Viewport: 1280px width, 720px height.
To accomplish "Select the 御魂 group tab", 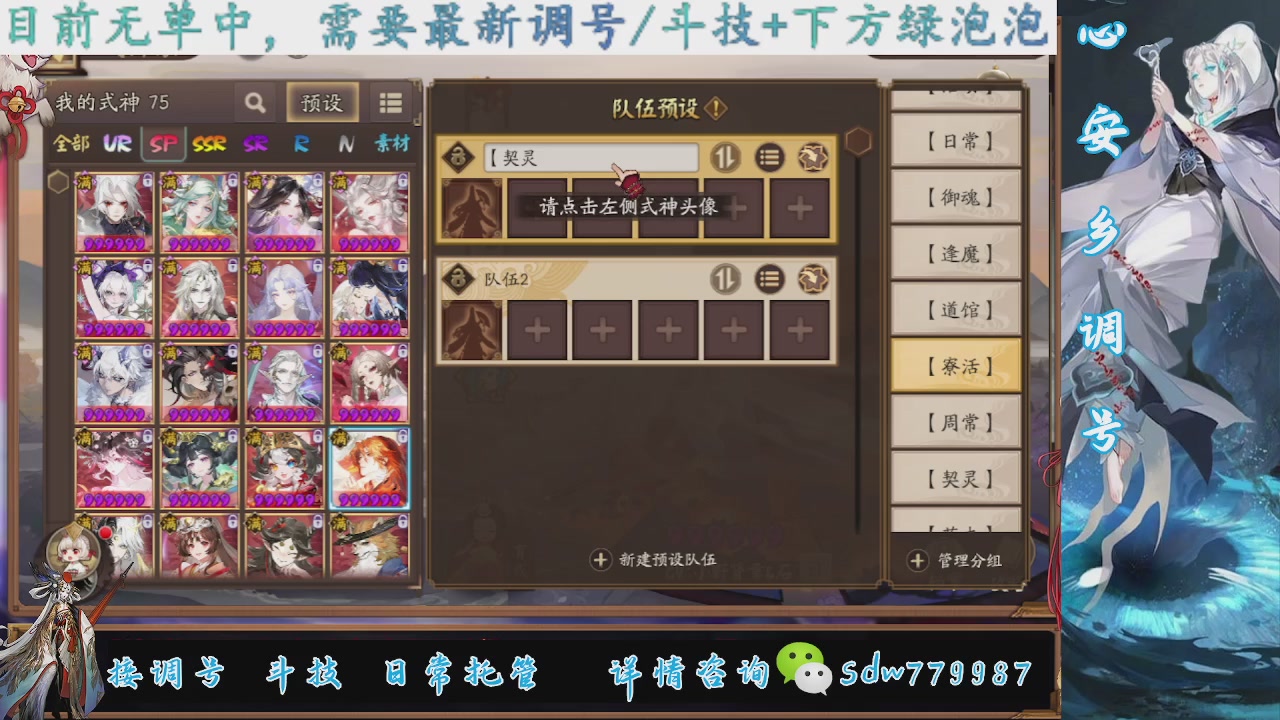I will click(957, 197).
